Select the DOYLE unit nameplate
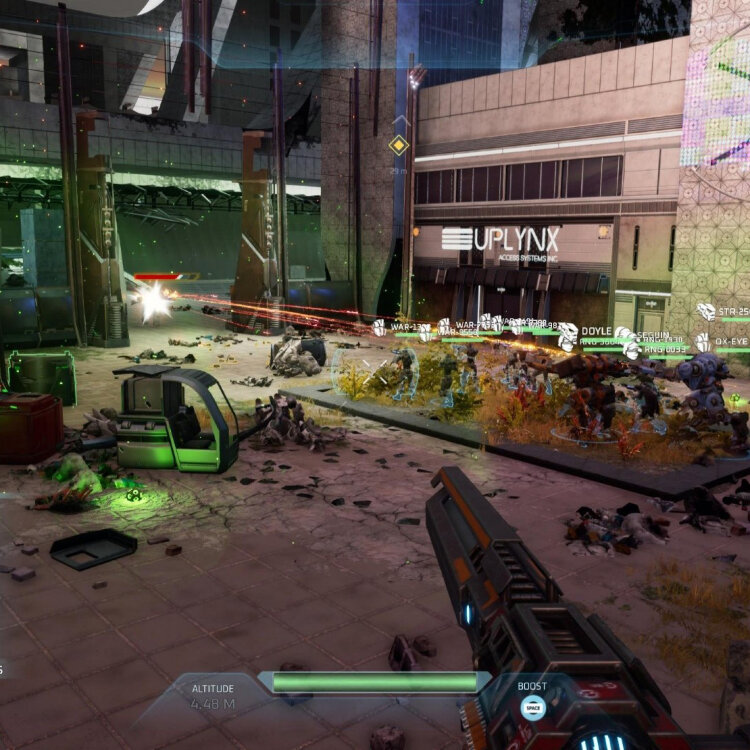Image resolution: width=750 pixels, height=750 pixels. 595,330
